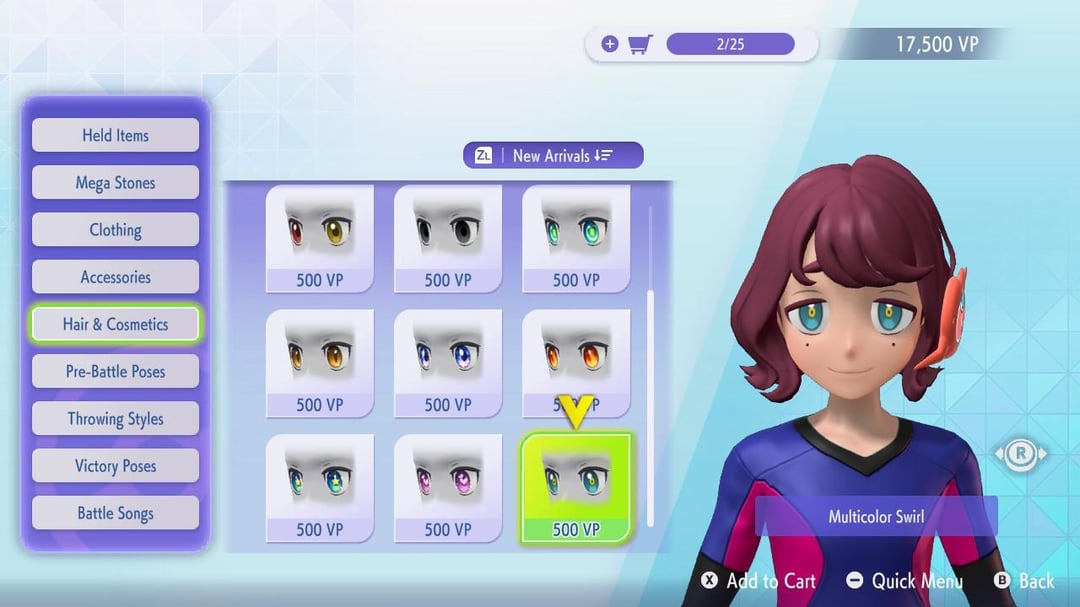Screen dimensions: 1080x607
Task: Choose the blue and purple eyes item
Action: point(448,362)
